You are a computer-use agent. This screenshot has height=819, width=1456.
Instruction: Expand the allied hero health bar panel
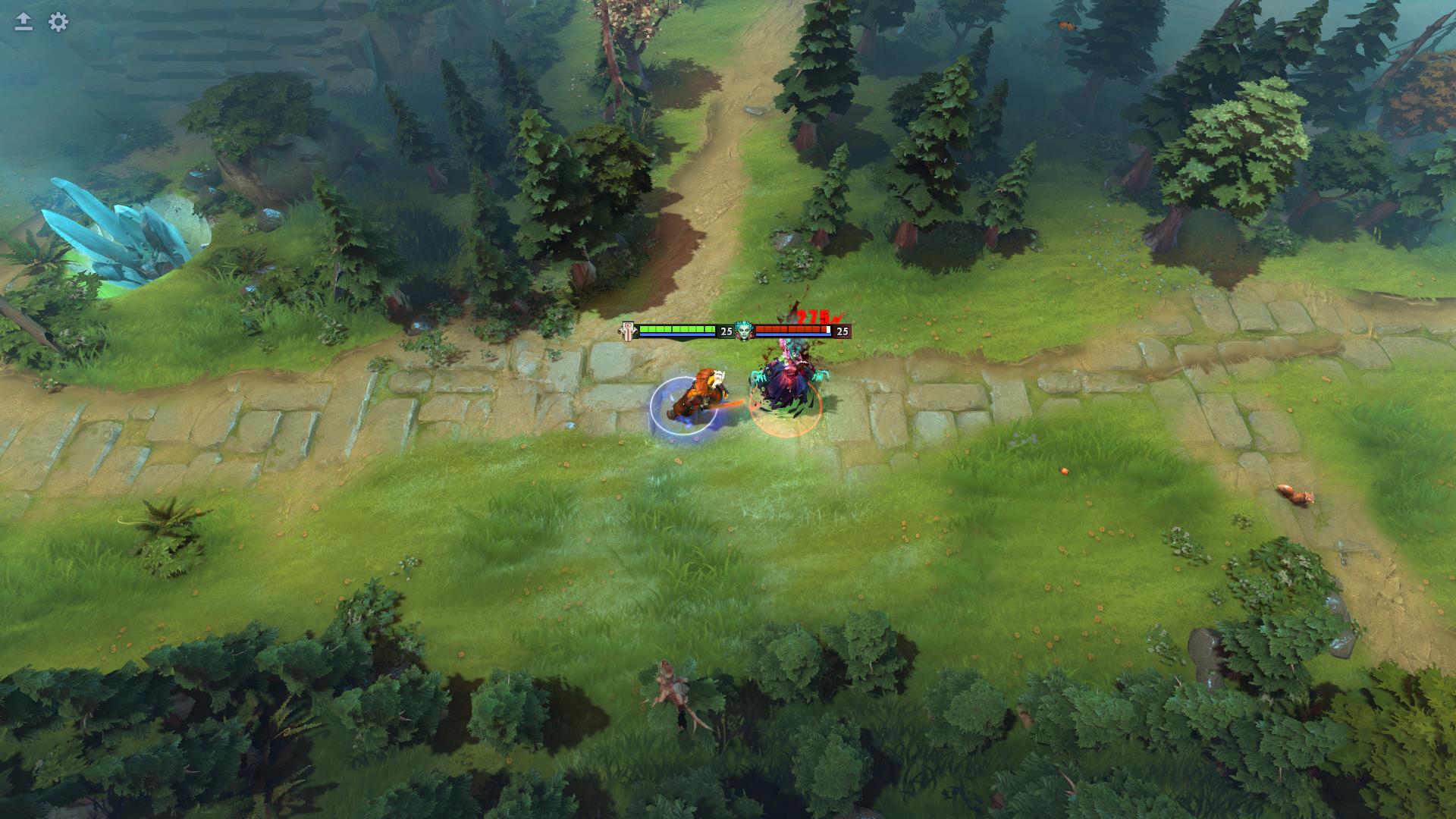point(676,330)
